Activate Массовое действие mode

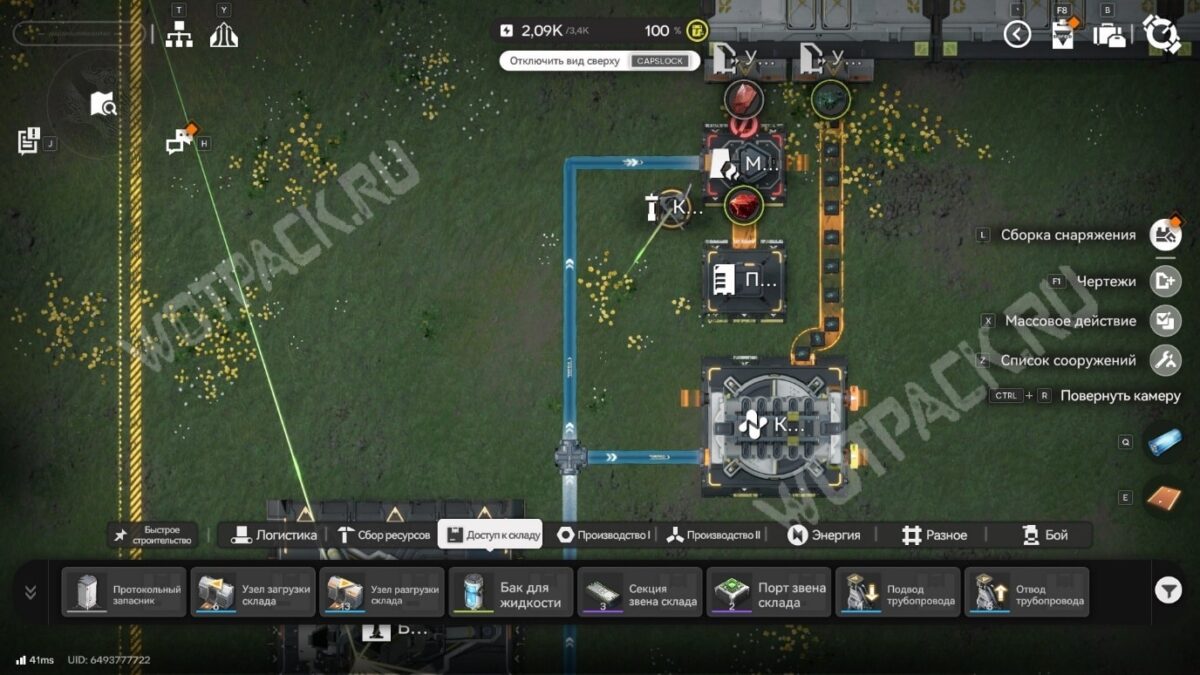(x=1165, y=321)
